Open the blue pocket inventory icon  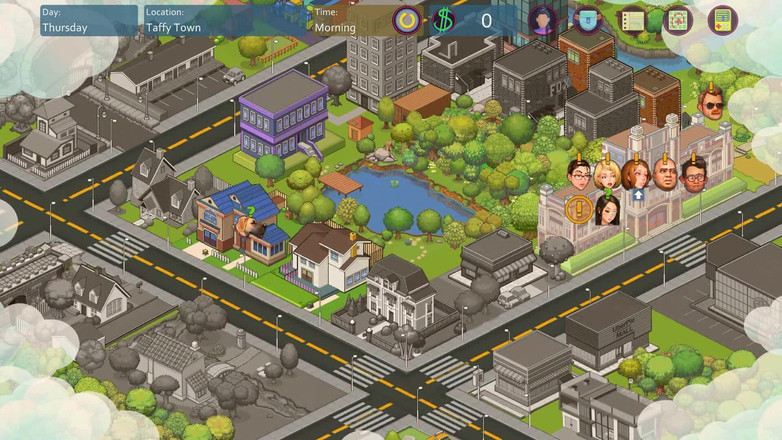point(587,20)
